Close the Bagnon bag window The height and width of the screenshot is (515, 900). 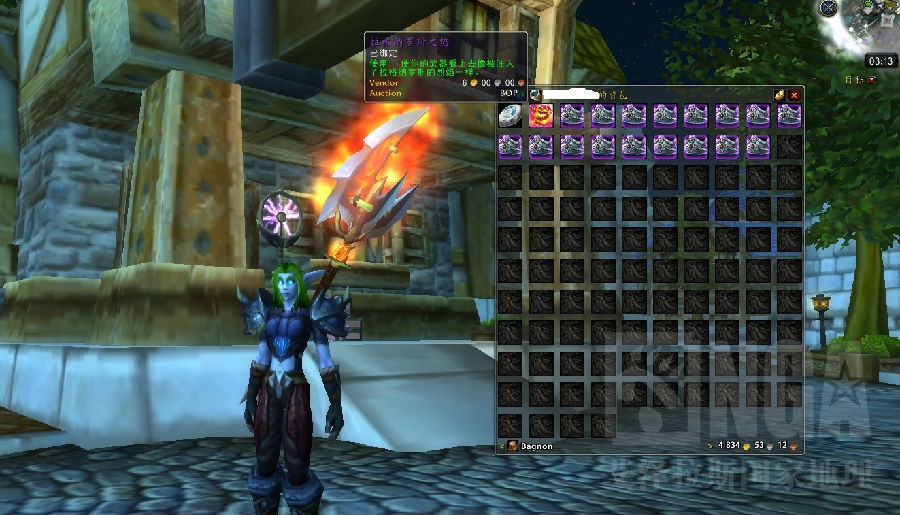(794, 95)
